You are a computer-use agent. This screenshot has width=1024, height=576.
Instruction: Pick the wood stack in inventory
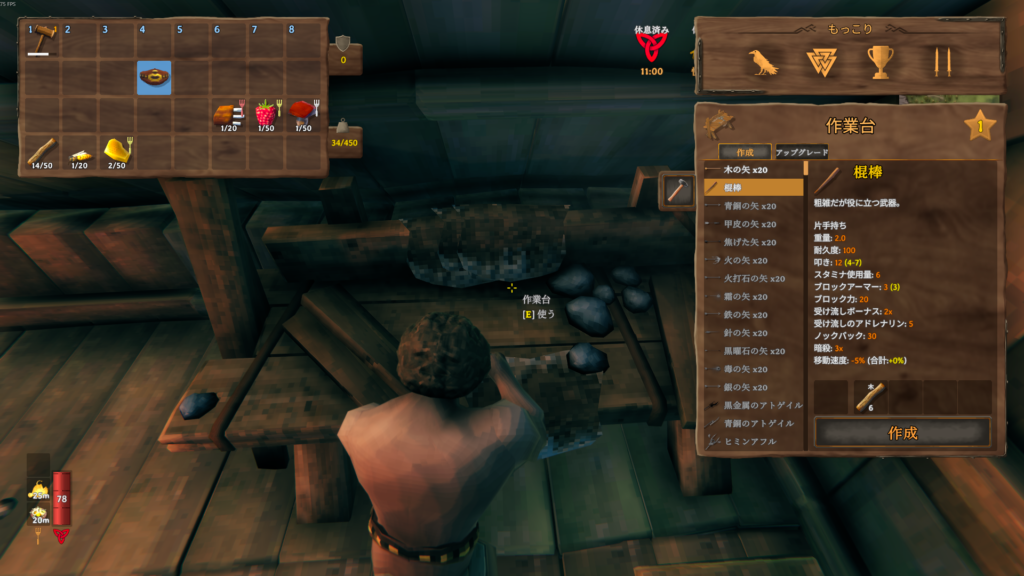click(x=42, y=150)
